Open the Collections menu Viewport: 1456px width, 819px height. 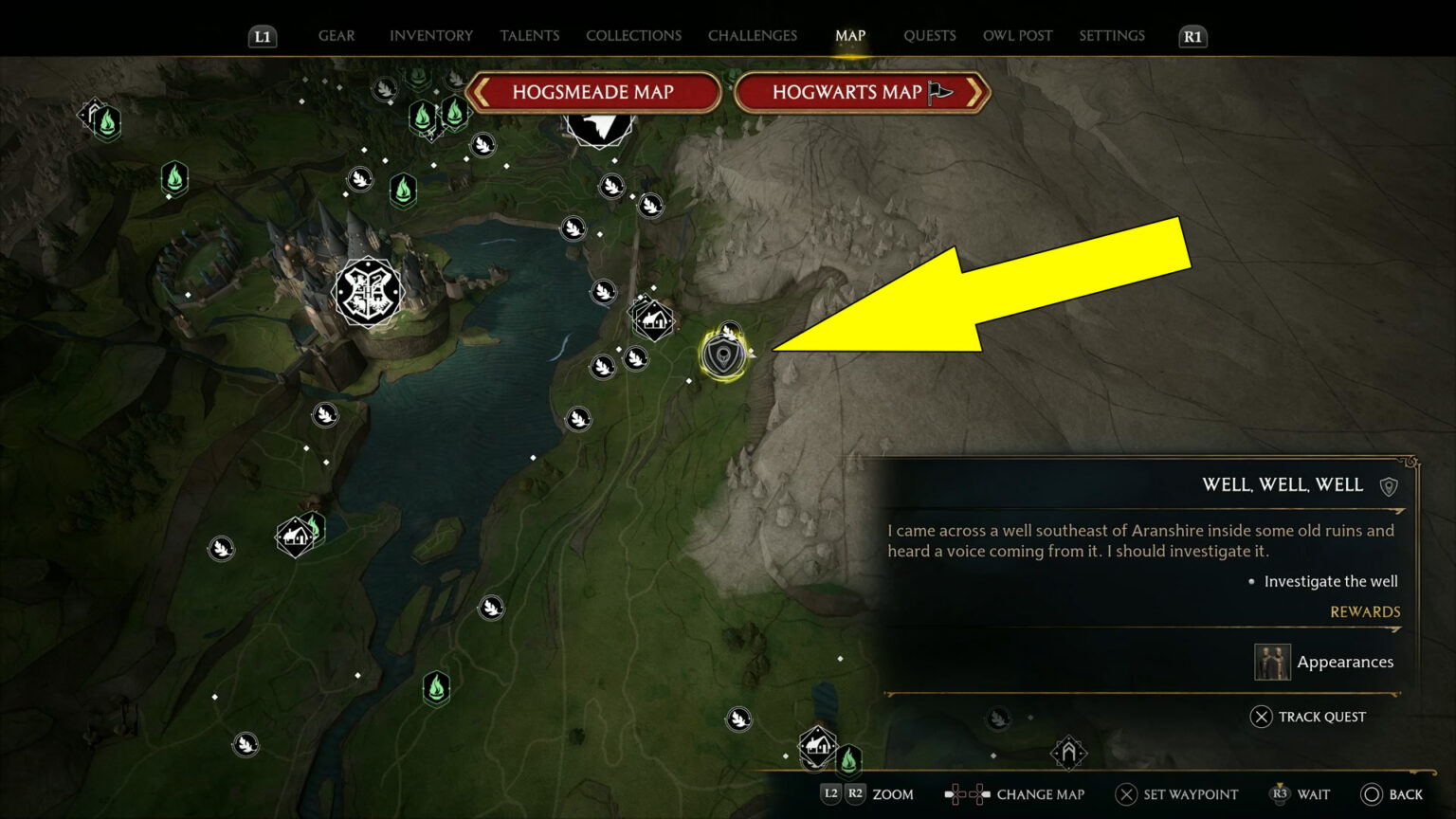pyautogui.click(x=633, y=35)
